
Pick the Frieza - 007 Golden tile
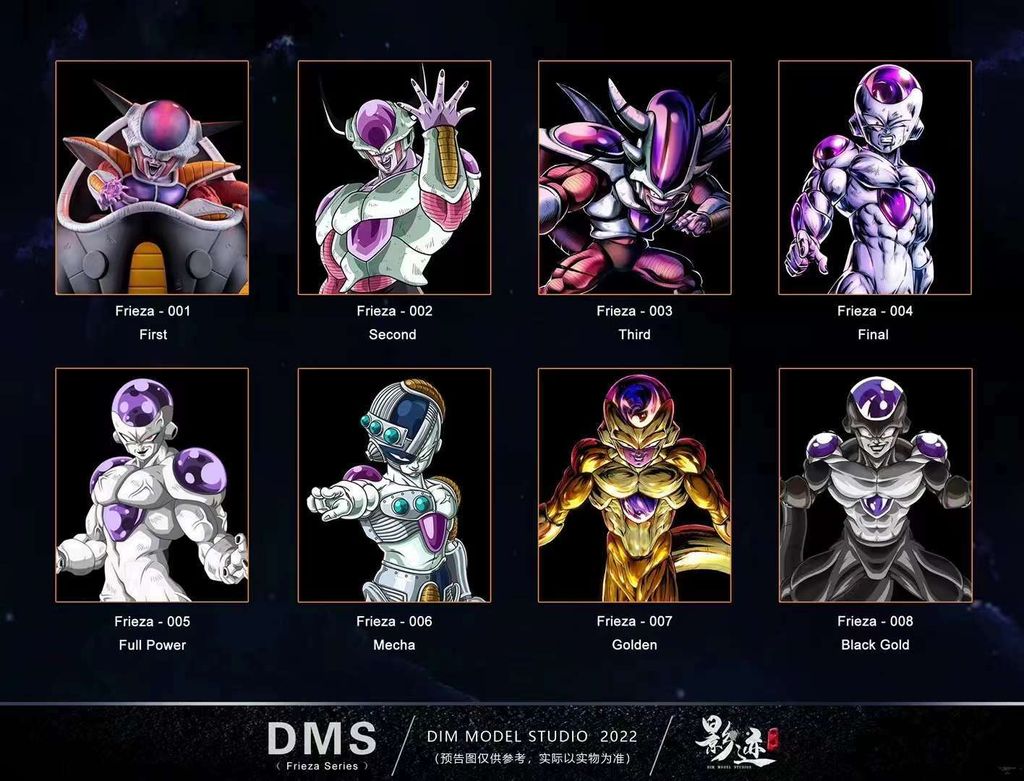tap(634, 485)
